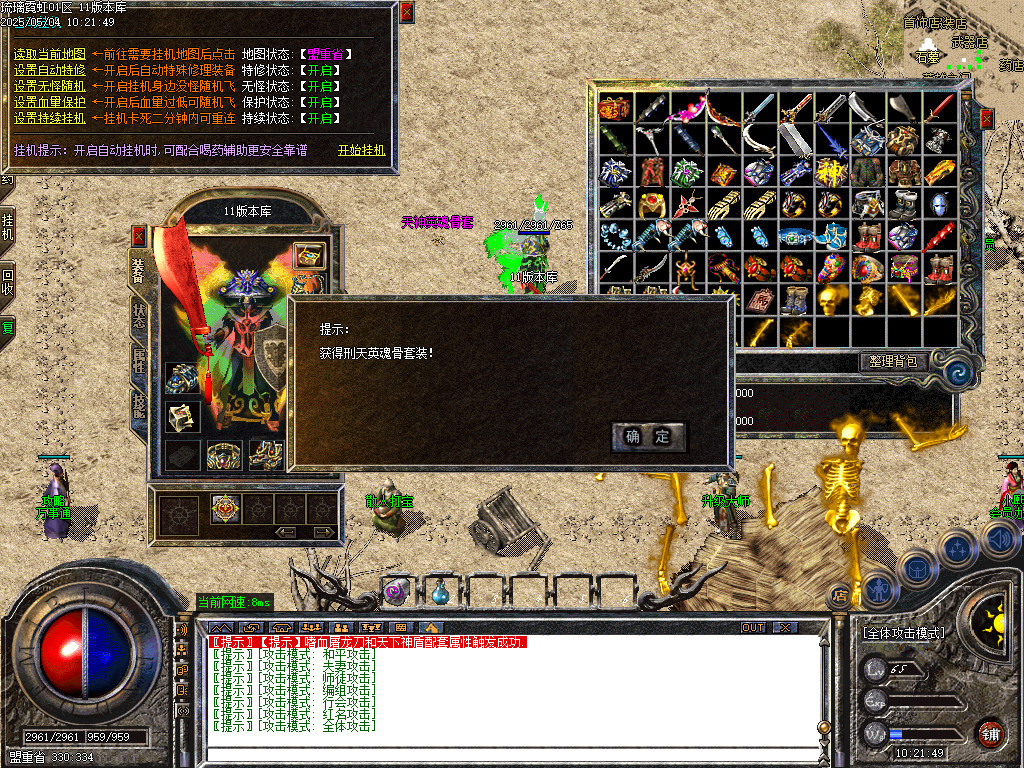Screen dimensions: 1024x768
Task: Choose 设置自动特修 setting
Action: pos(49,70)
